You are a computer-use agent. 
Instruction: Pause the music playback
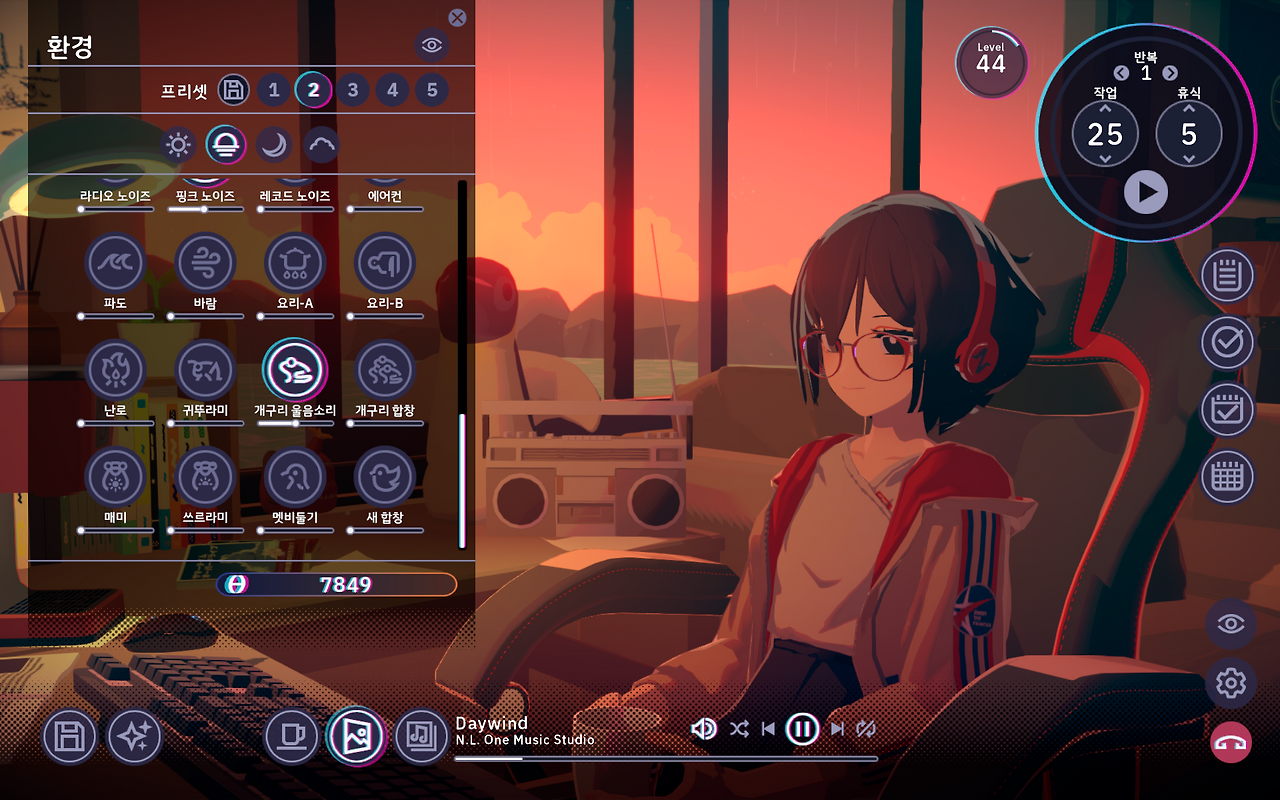coord(802,729)
